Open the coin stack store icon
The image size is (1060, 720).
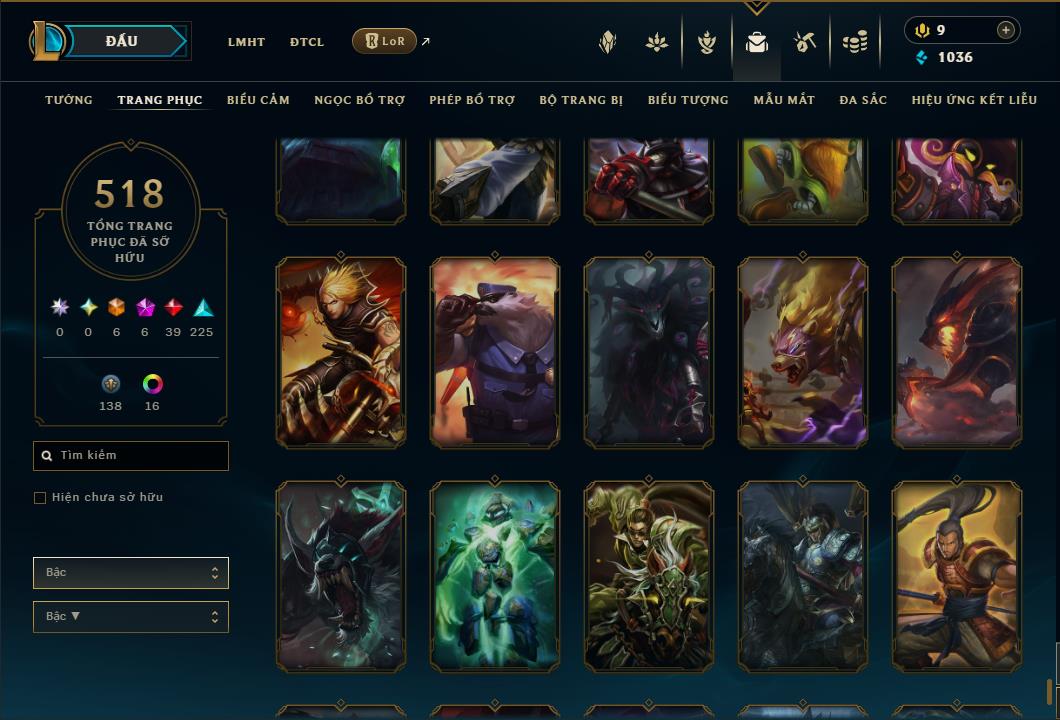pyautogui.click(x=854, y=42)
